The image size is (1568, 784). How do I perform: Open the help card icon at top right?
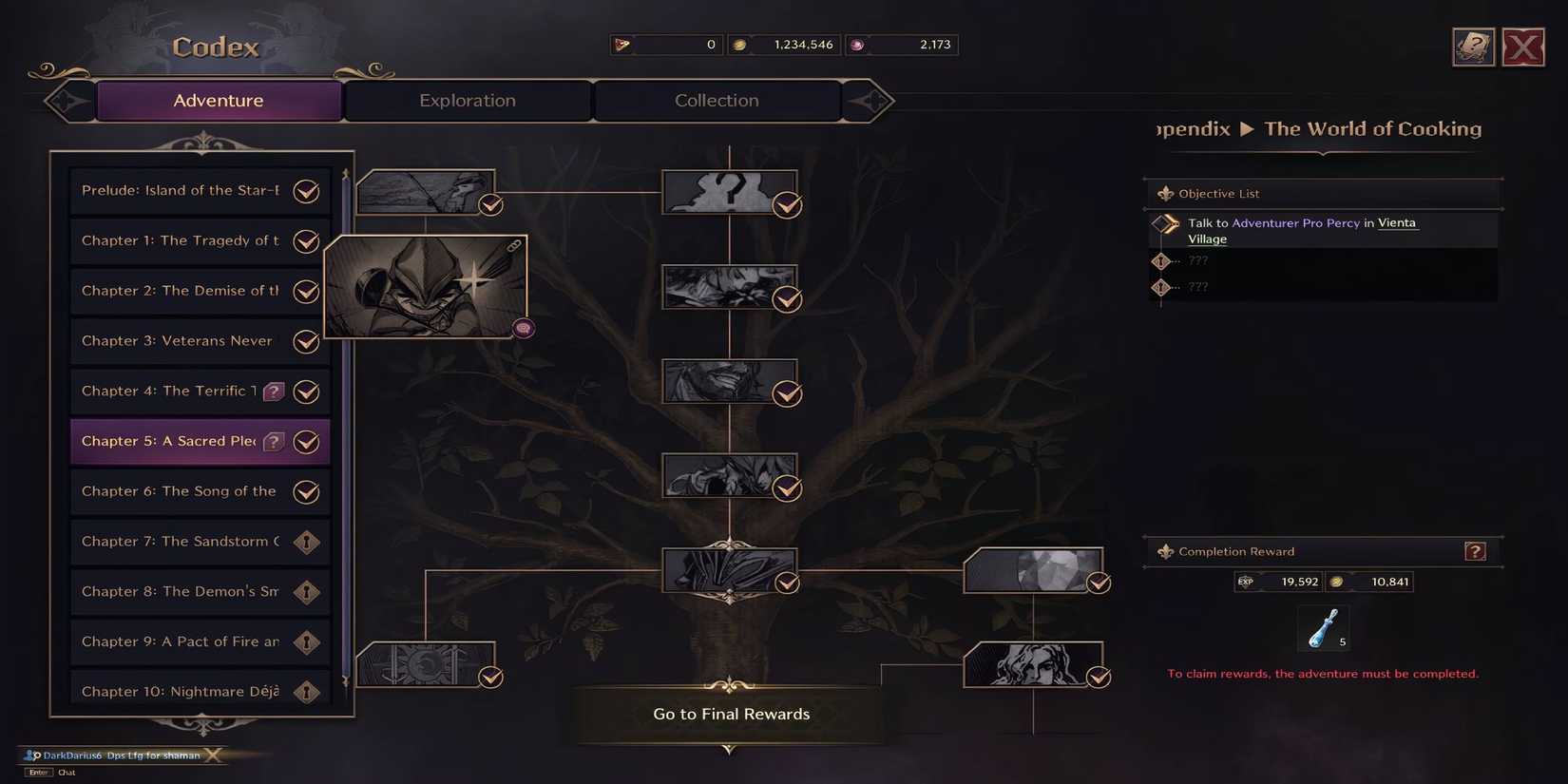[1473, 46]
